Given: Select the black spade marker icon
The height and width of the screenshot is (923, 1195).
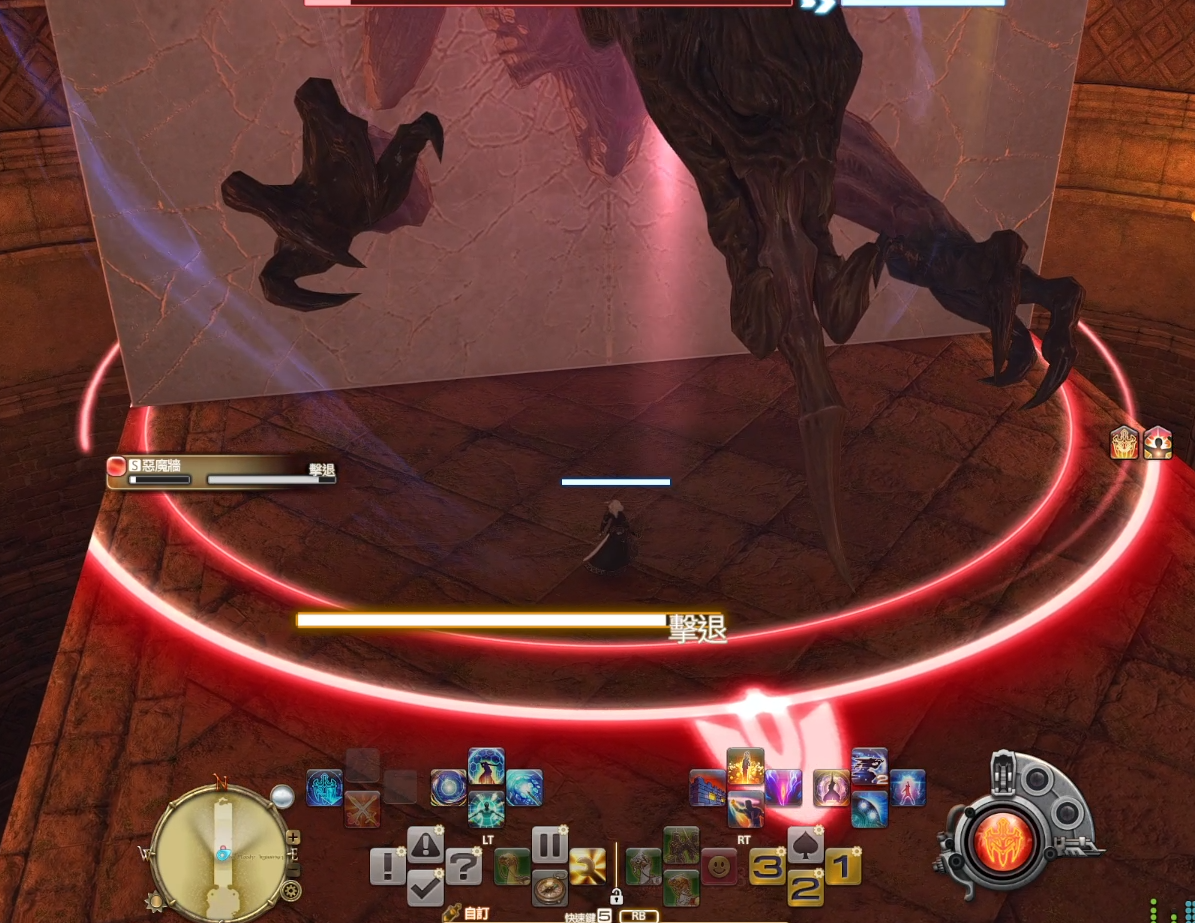Looking at the screenshot, I should pos(805,845).
